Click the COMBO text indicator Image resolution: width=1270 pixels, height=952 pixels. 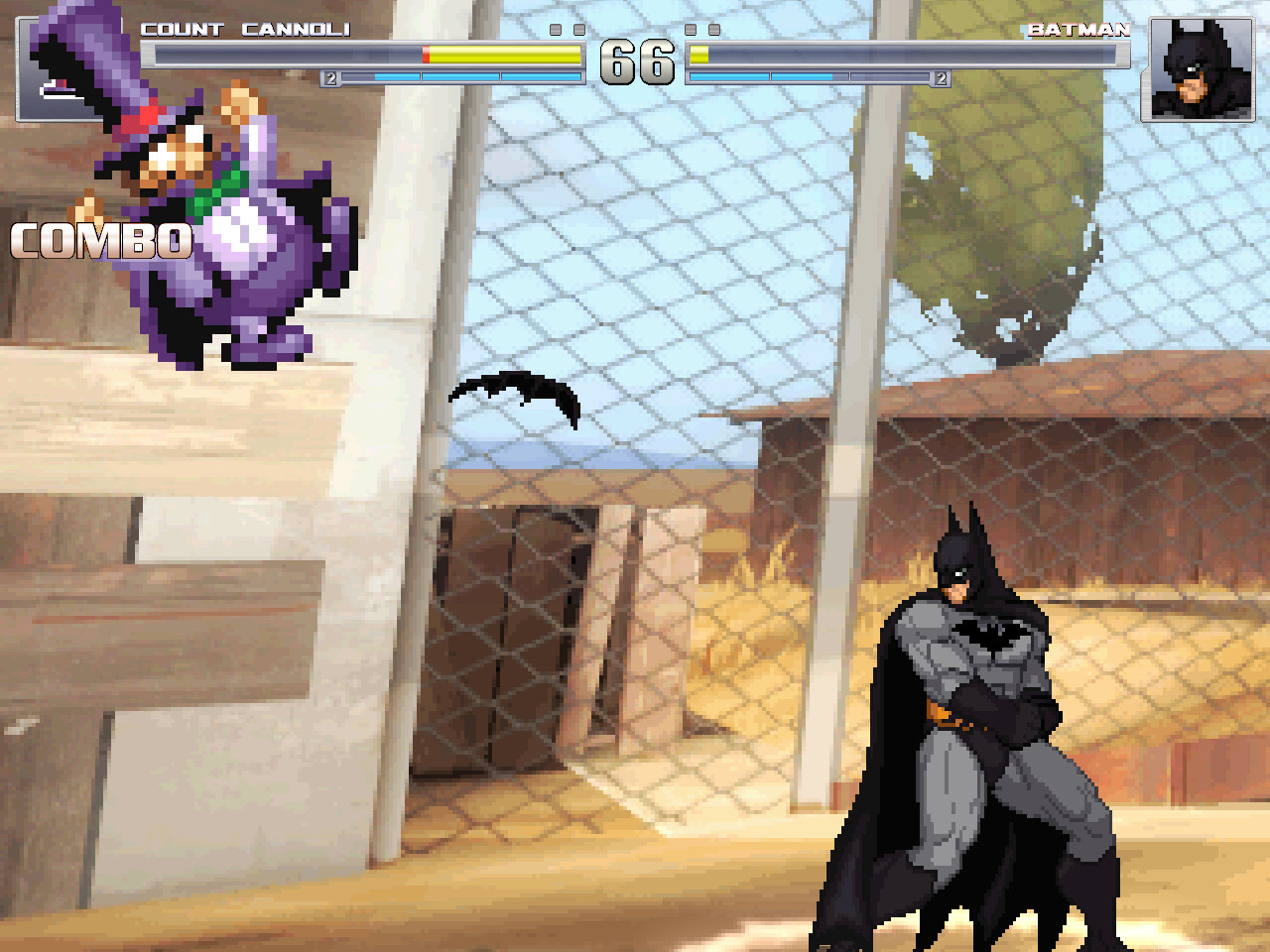point(102,241)
